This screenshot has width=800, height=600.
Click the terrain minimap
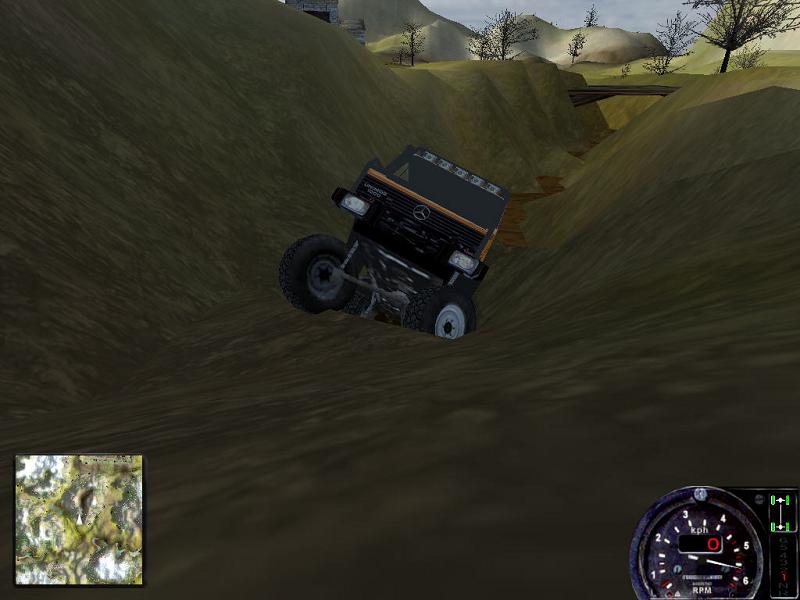[x=79, y=519]
